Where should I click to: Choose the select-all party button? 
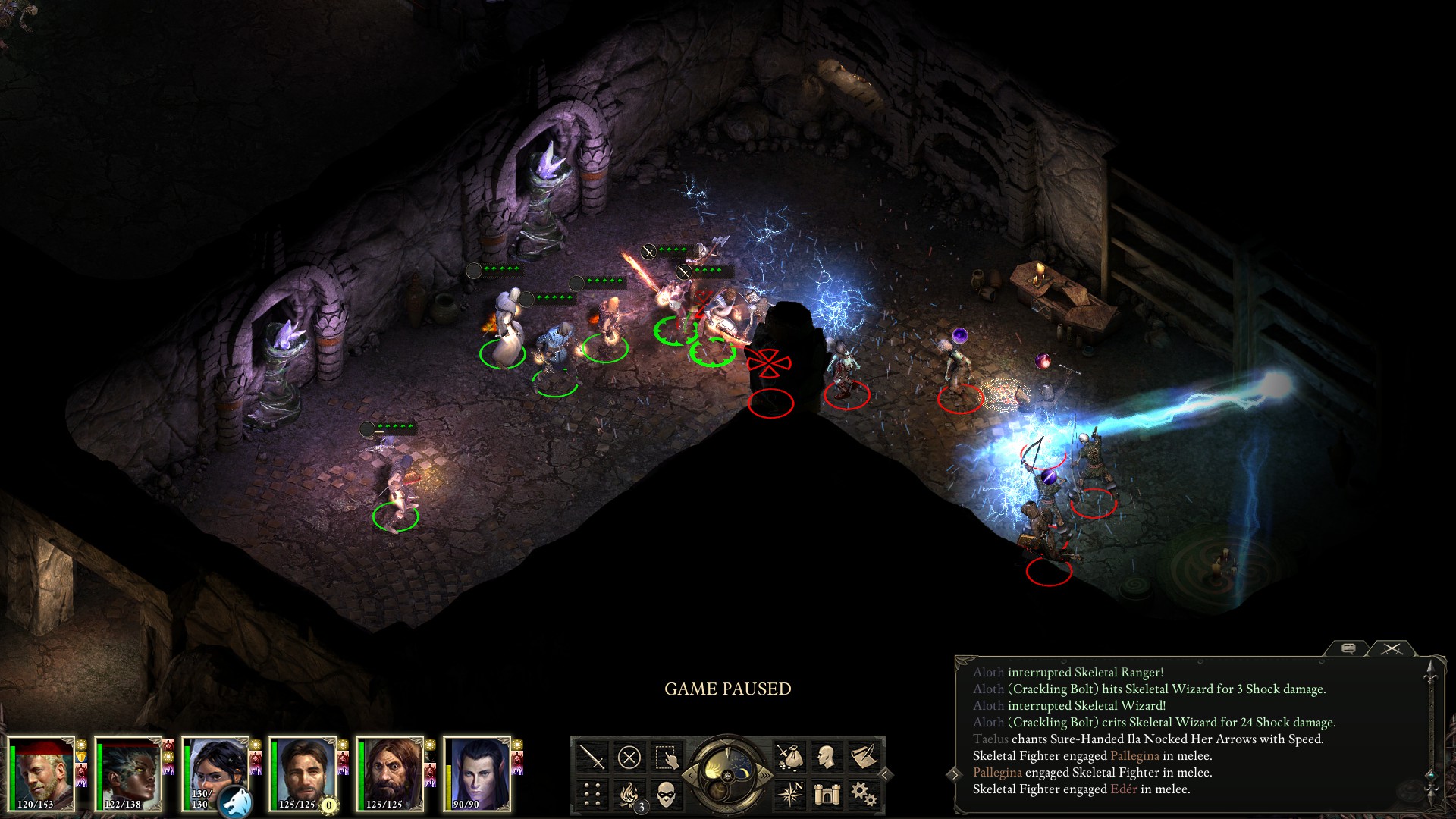tap(666, 757)
